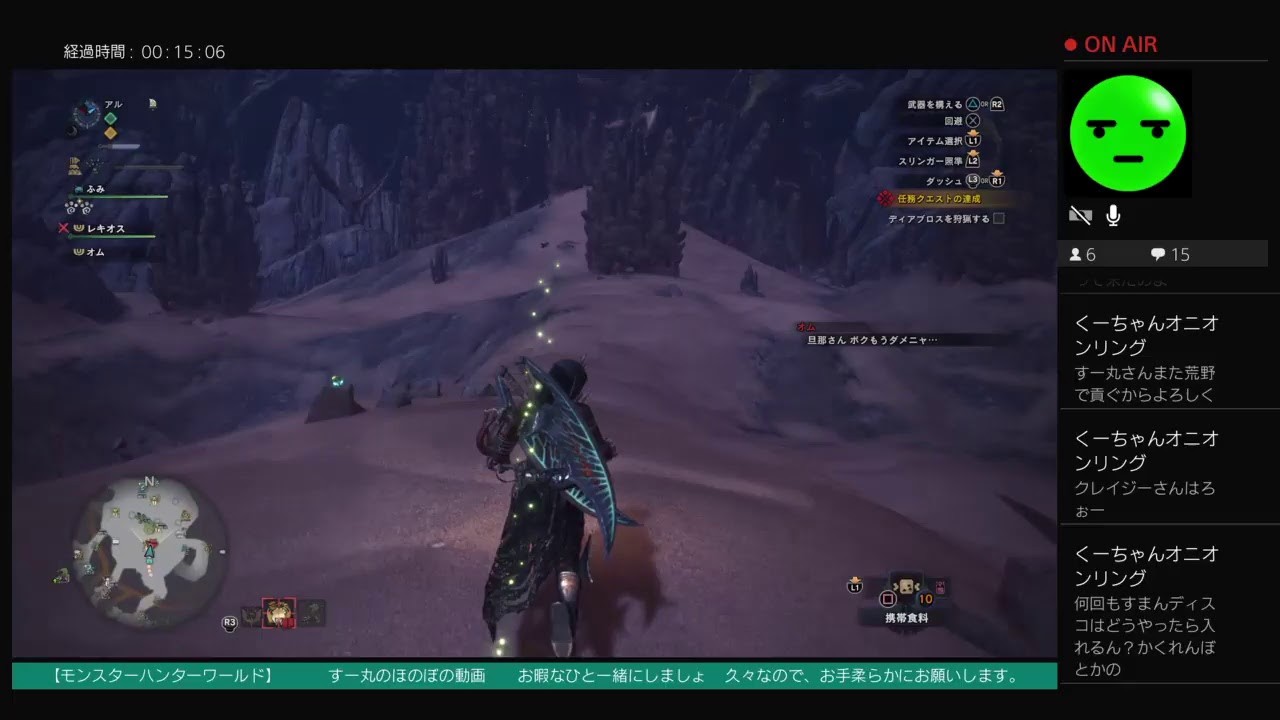
Task: Click the viewers count person icon
Action: (x=1077, y=254)
